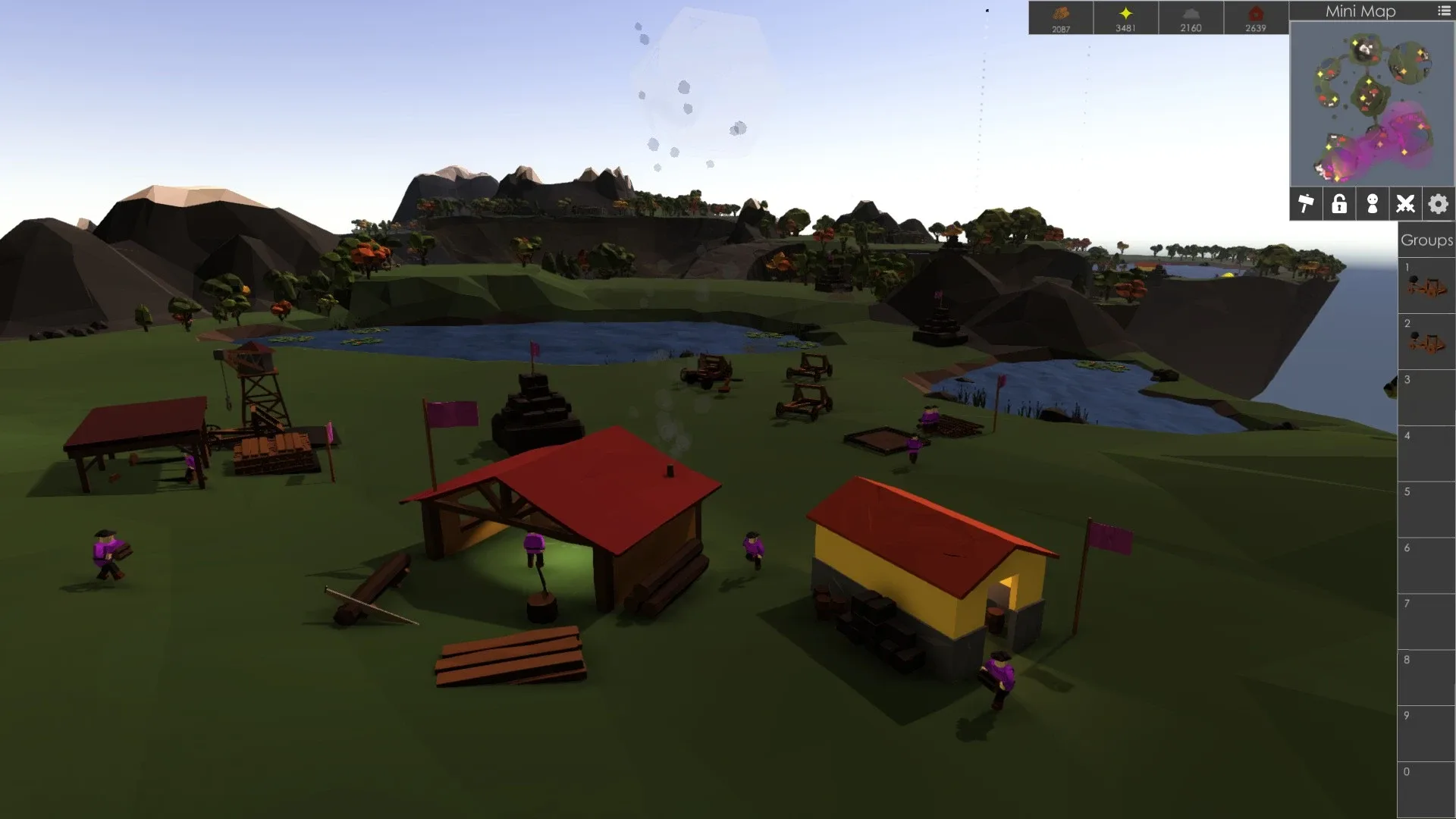Click empty group slot 0 at the bottom
The height and width of the screenshot is (819, 1456).
(1428, 789)
